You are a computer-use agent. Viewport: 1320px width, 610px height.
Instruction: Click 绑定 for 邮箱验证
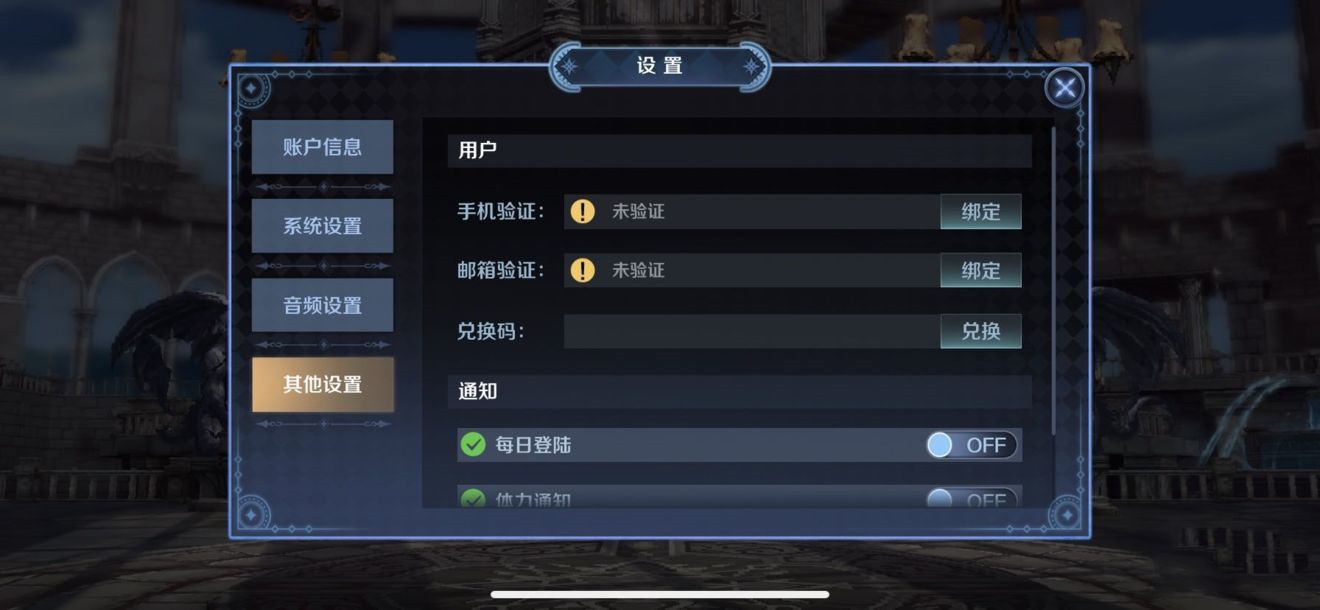tap(980, 271)
